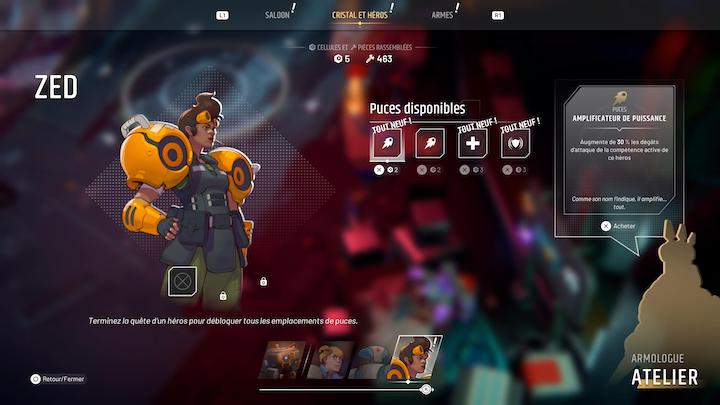Select the highlighted rocket chip tagged Tout Neuf

[x=386, y=144]
